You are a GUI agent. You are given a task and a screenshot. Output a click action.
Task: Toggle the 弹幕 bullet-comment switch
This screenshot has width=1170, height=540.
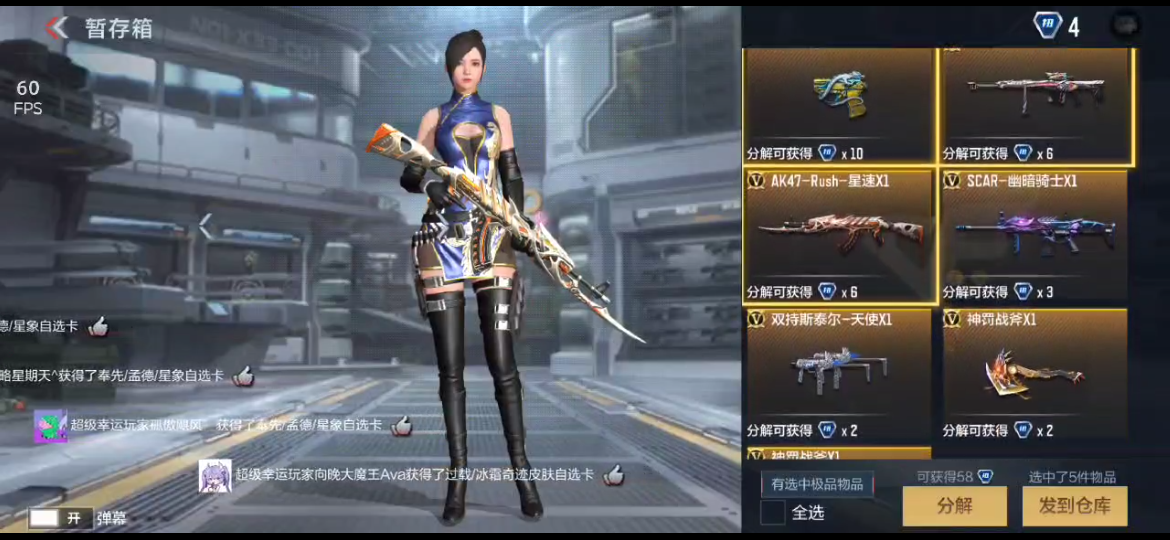[58, 518]
